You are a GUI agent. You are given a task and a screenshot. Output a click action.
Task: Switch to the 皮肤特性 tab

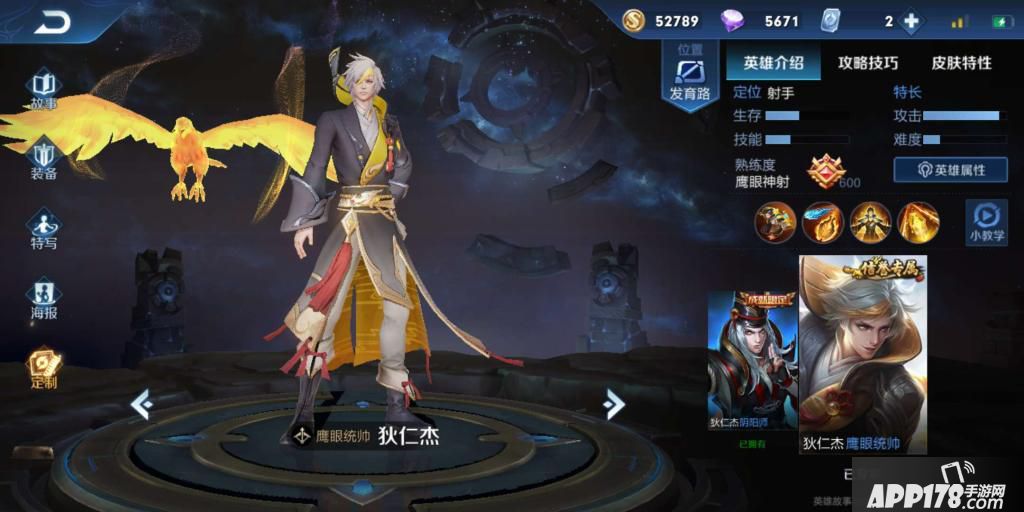coord(961,62)
